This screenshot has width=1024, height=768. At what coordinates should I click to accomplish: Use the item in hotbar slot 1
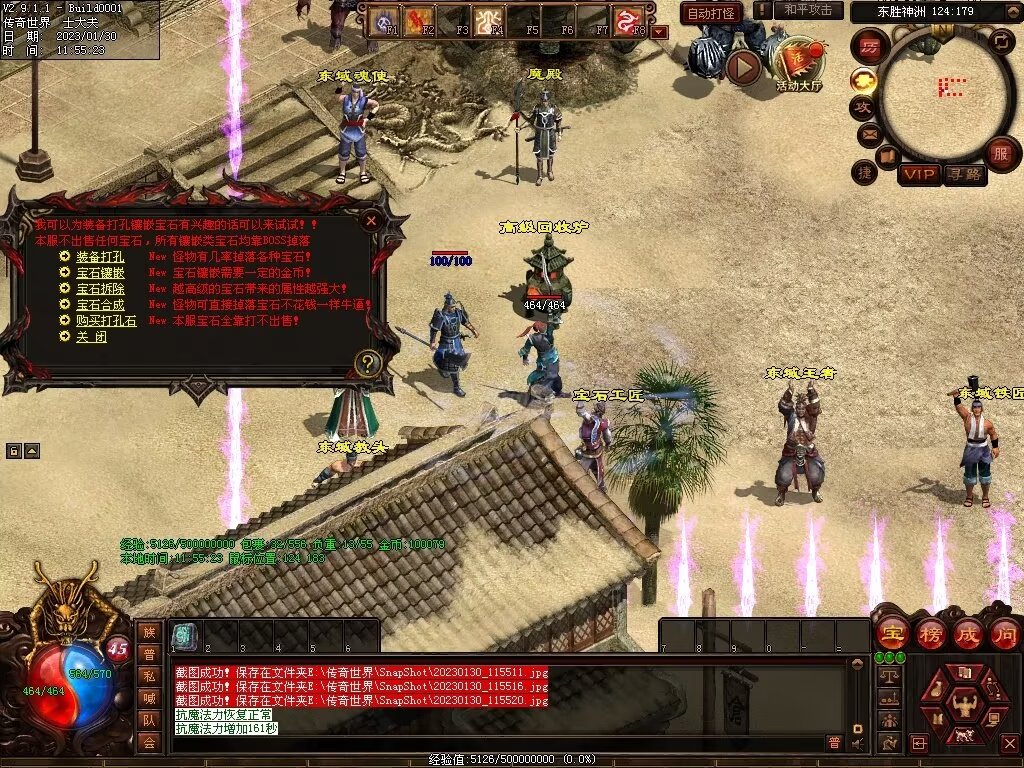click(184, 636)
